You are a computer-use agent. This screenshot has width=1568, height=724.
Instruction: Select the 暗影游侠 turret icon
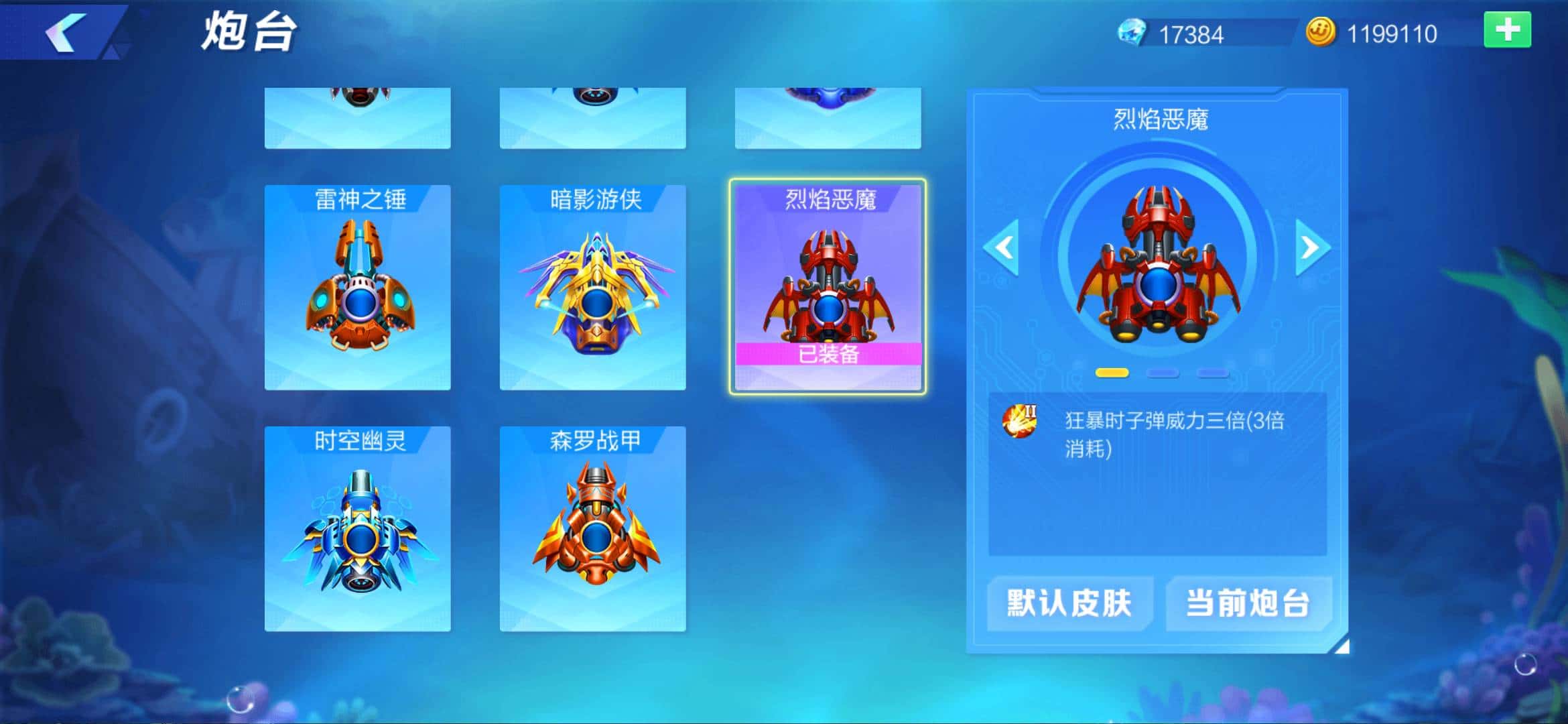click(593, 288)
